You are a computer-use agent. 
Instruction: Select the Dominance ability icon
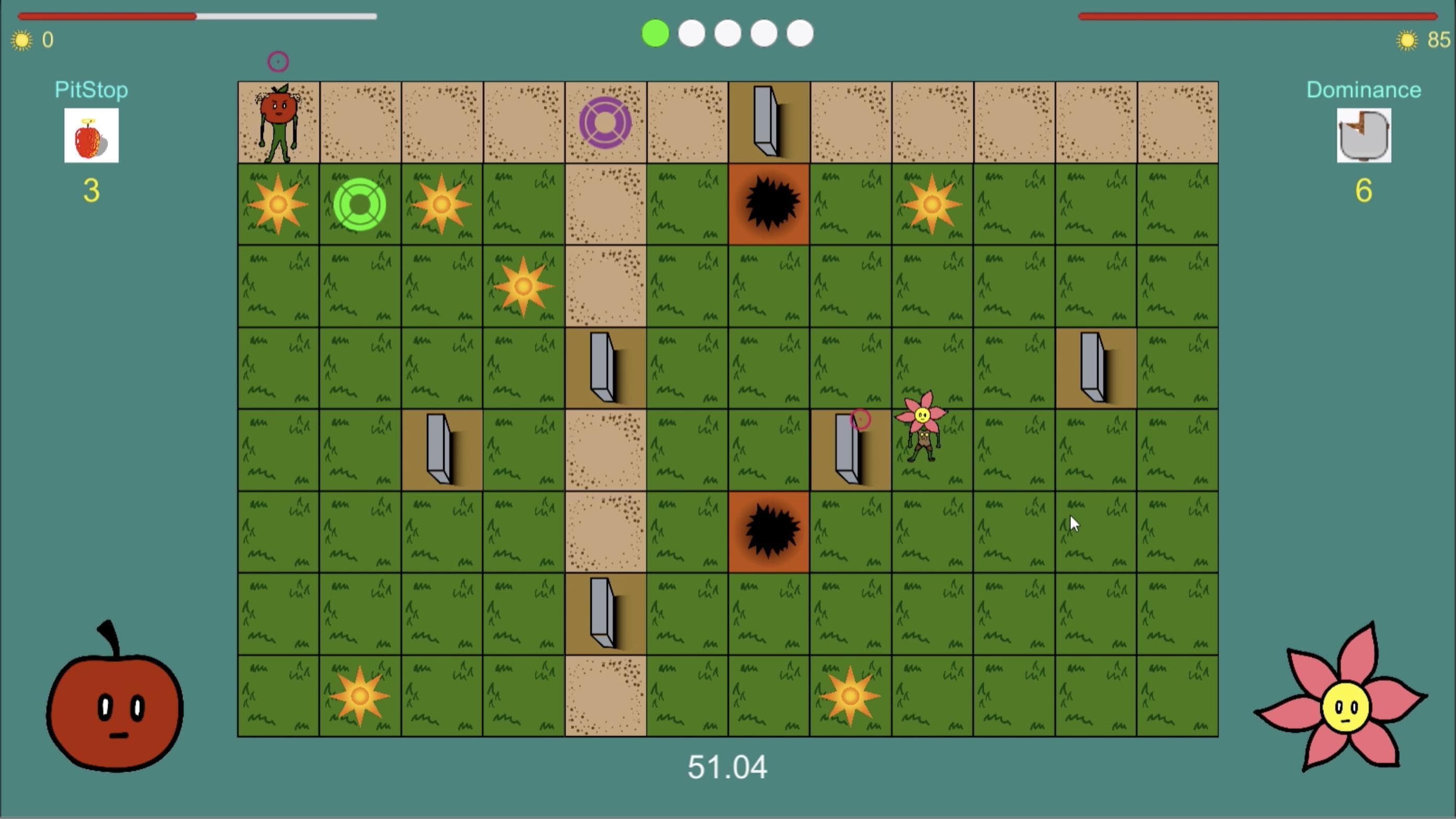(x=1363, y=136)
